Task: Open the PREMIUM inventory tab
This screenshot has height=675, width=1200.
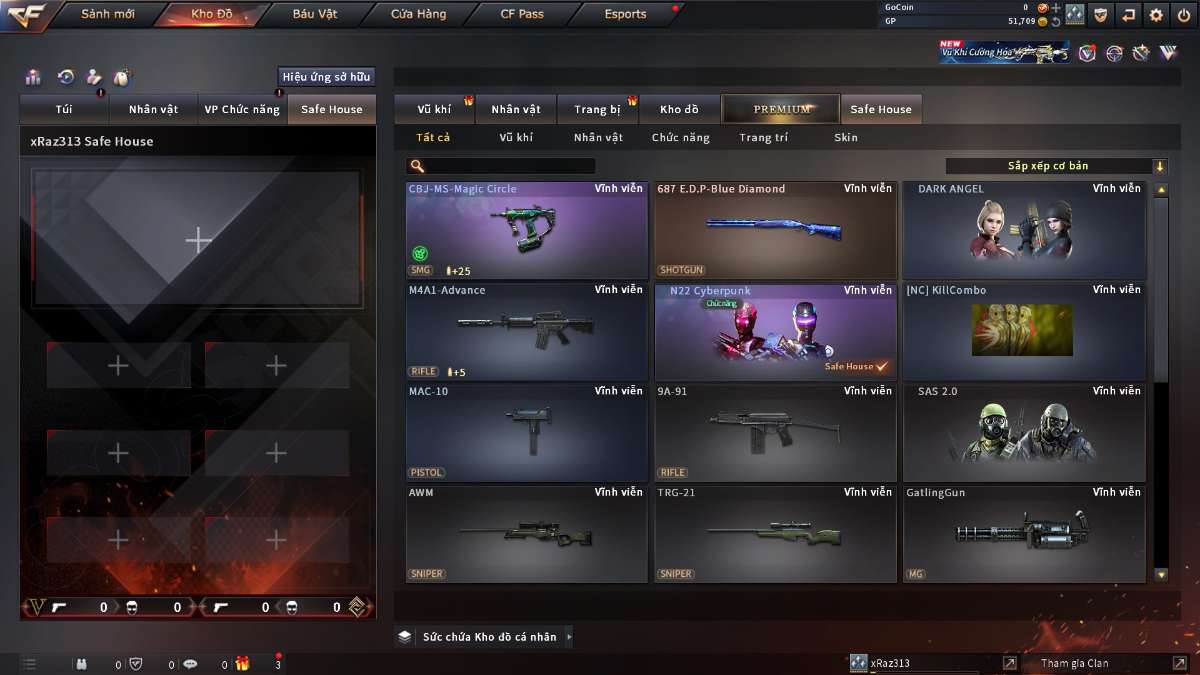Action: 782,109
